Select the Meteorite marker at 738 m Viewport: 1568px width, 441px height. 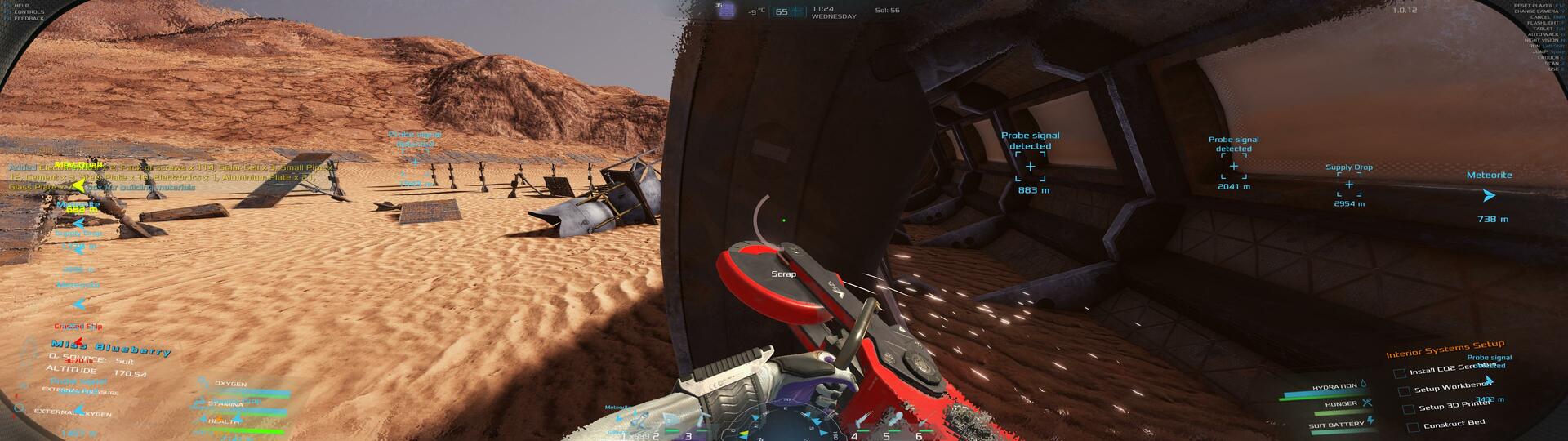1489,196
